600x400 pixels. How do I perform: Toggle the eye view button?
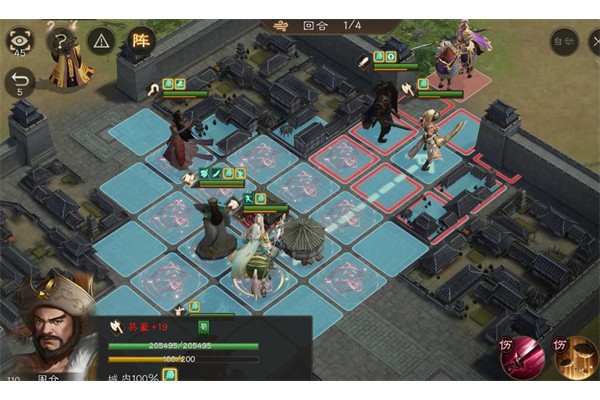click(x=19, y=40)
